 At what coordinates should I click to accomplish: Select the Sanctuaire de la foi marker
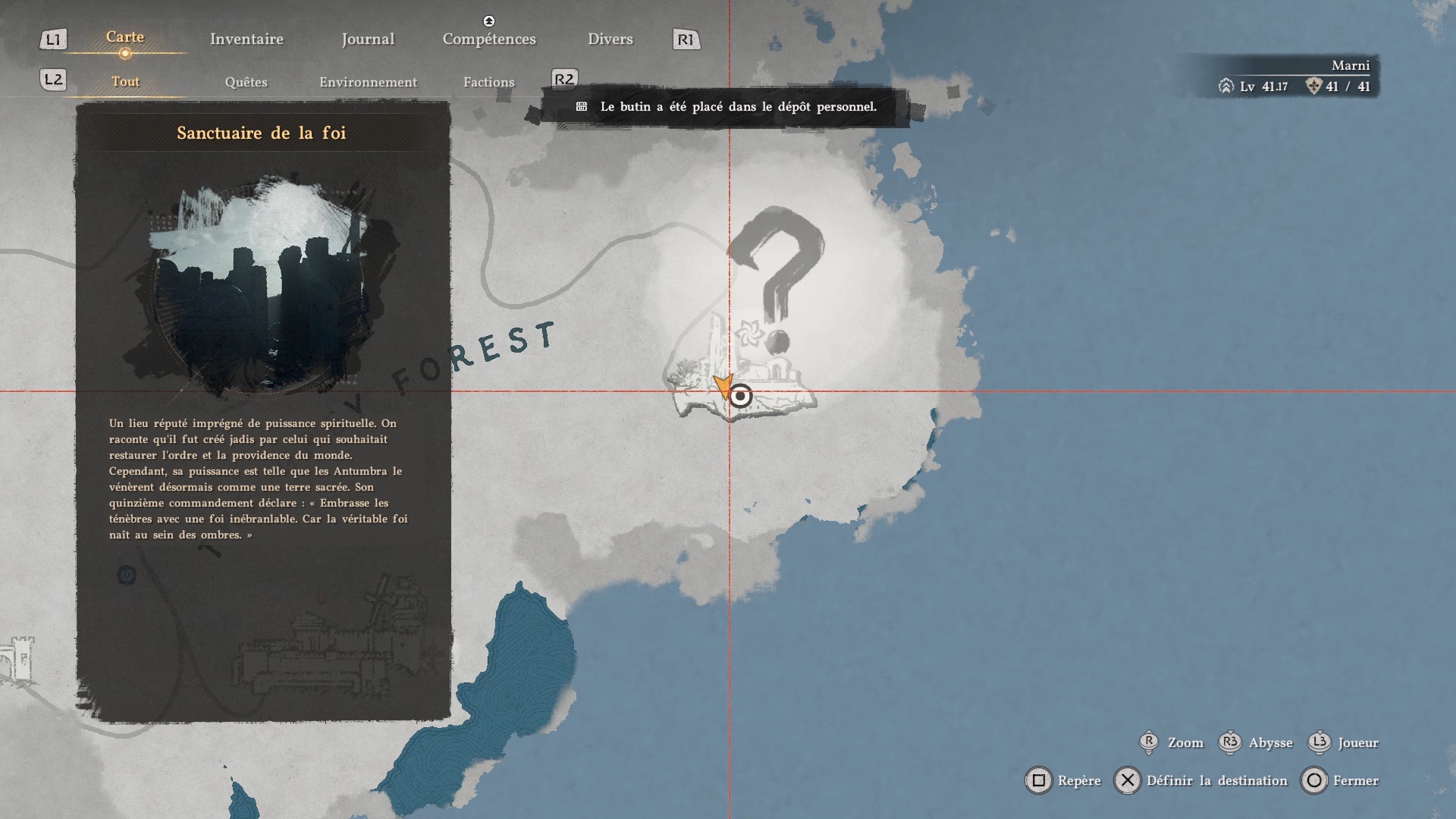pos(741,396)
